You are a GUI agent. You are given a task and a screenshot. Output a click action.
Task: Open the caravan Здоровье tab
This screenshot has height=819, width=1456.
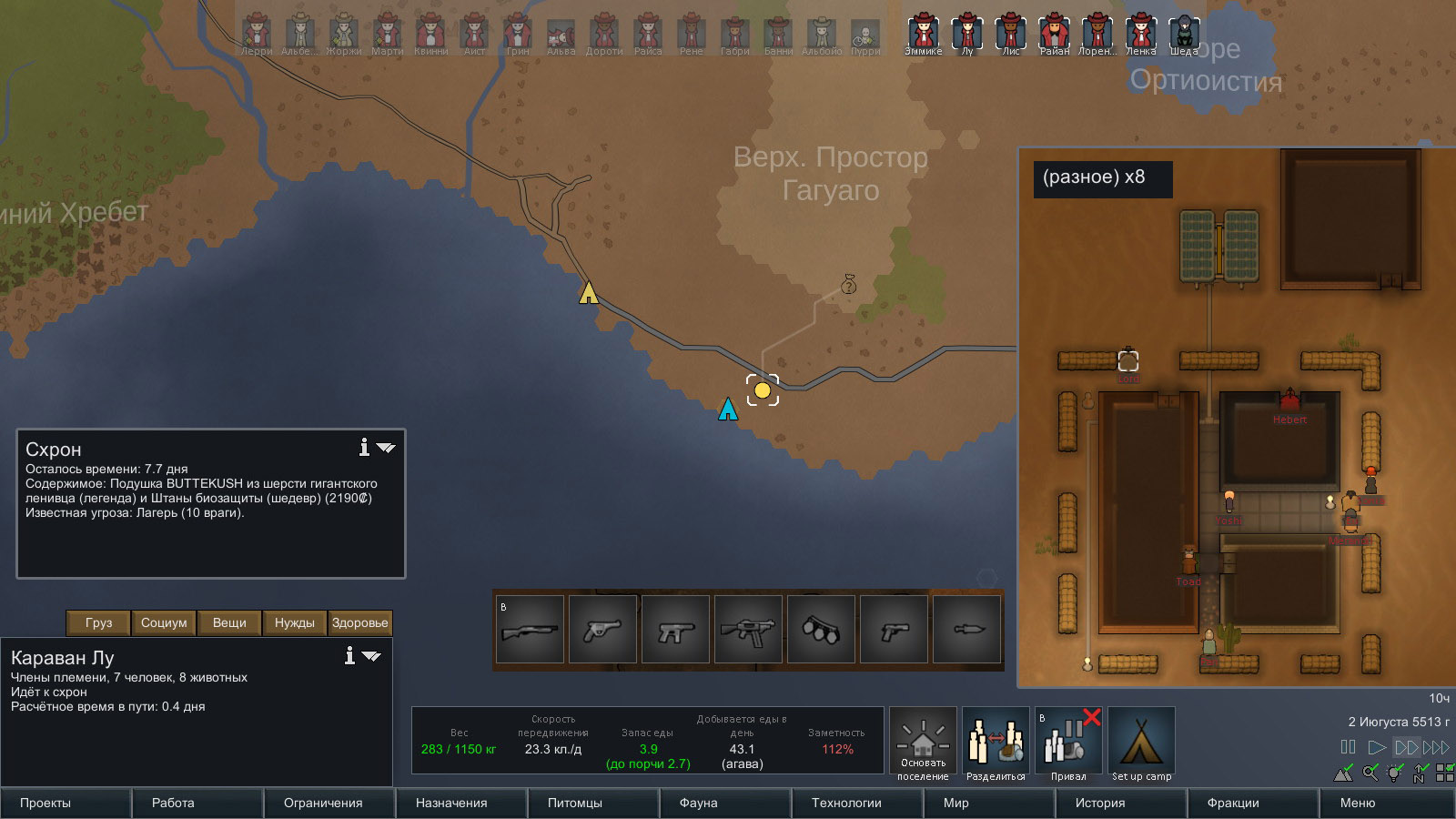359,622
